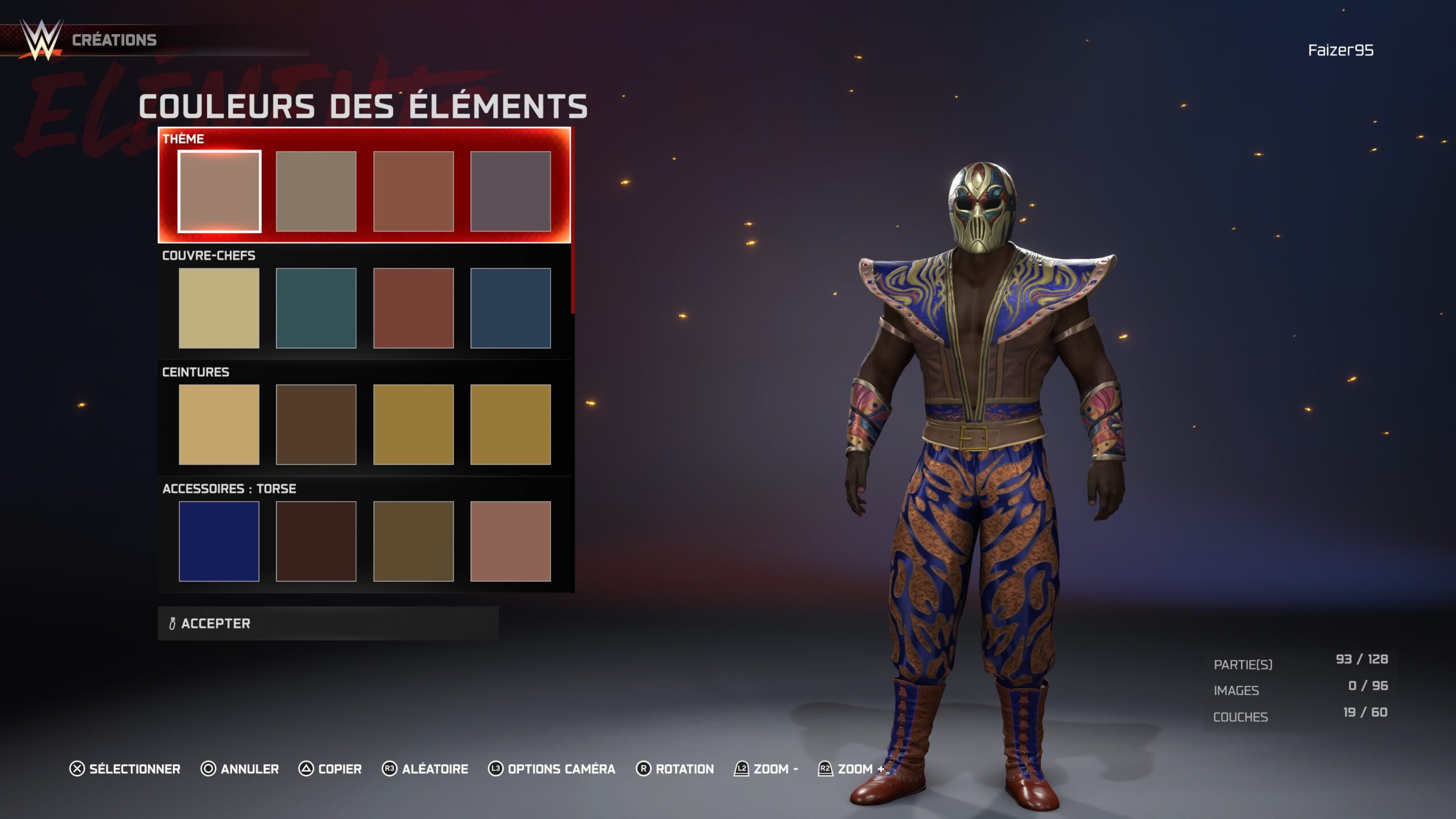This screenshot has height=819, width=1456.
Task: Click the Copier triangle icon
Action: click(305, 769)
